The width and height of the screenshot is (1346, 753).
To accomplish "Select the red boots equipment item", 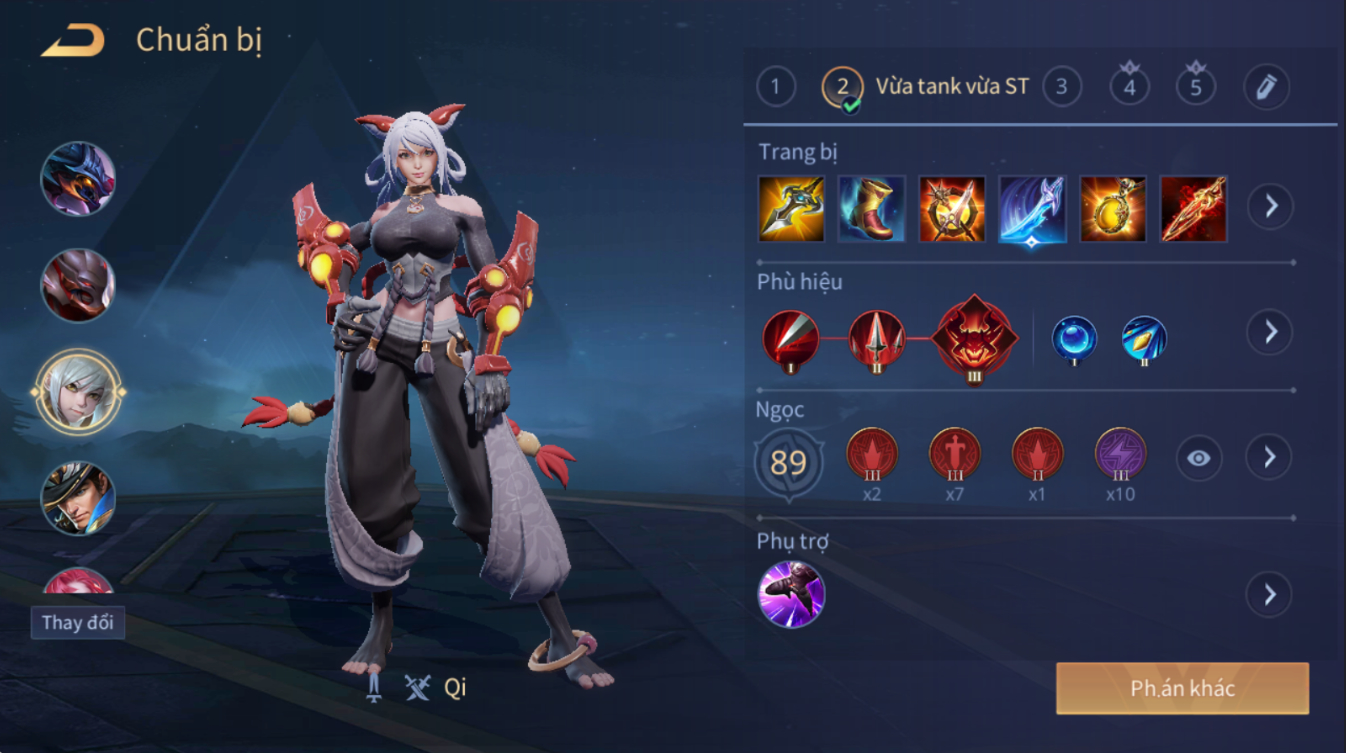I will [871, 209].
